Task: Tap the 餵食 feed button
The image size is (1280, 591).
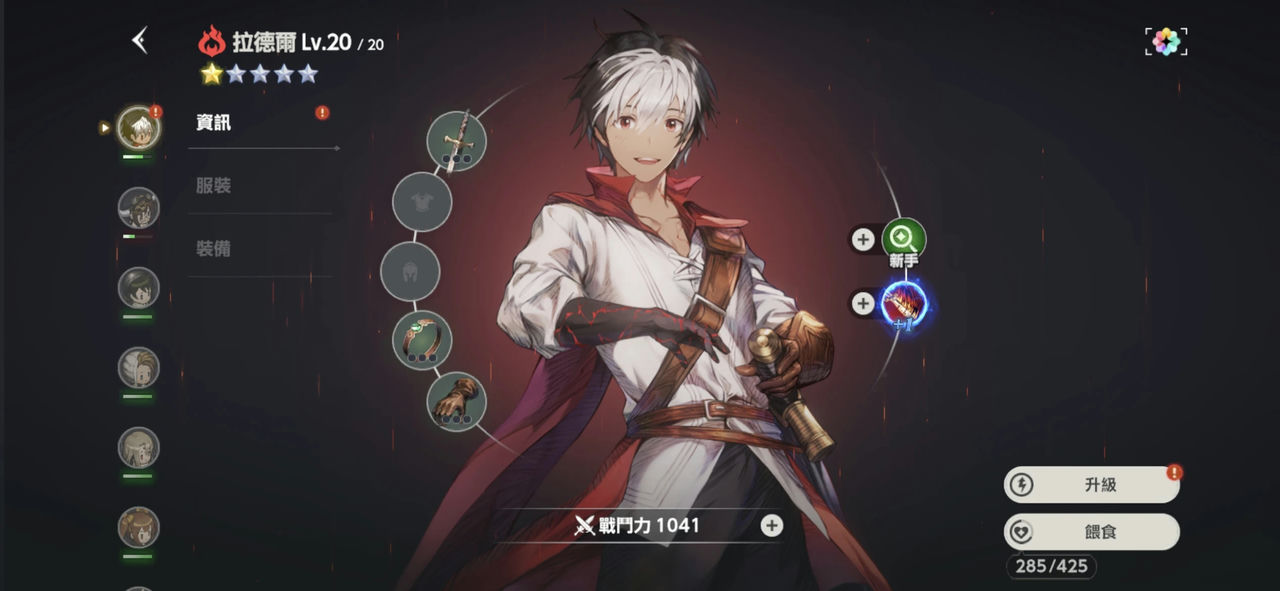Action: (x=1092, y=532)
